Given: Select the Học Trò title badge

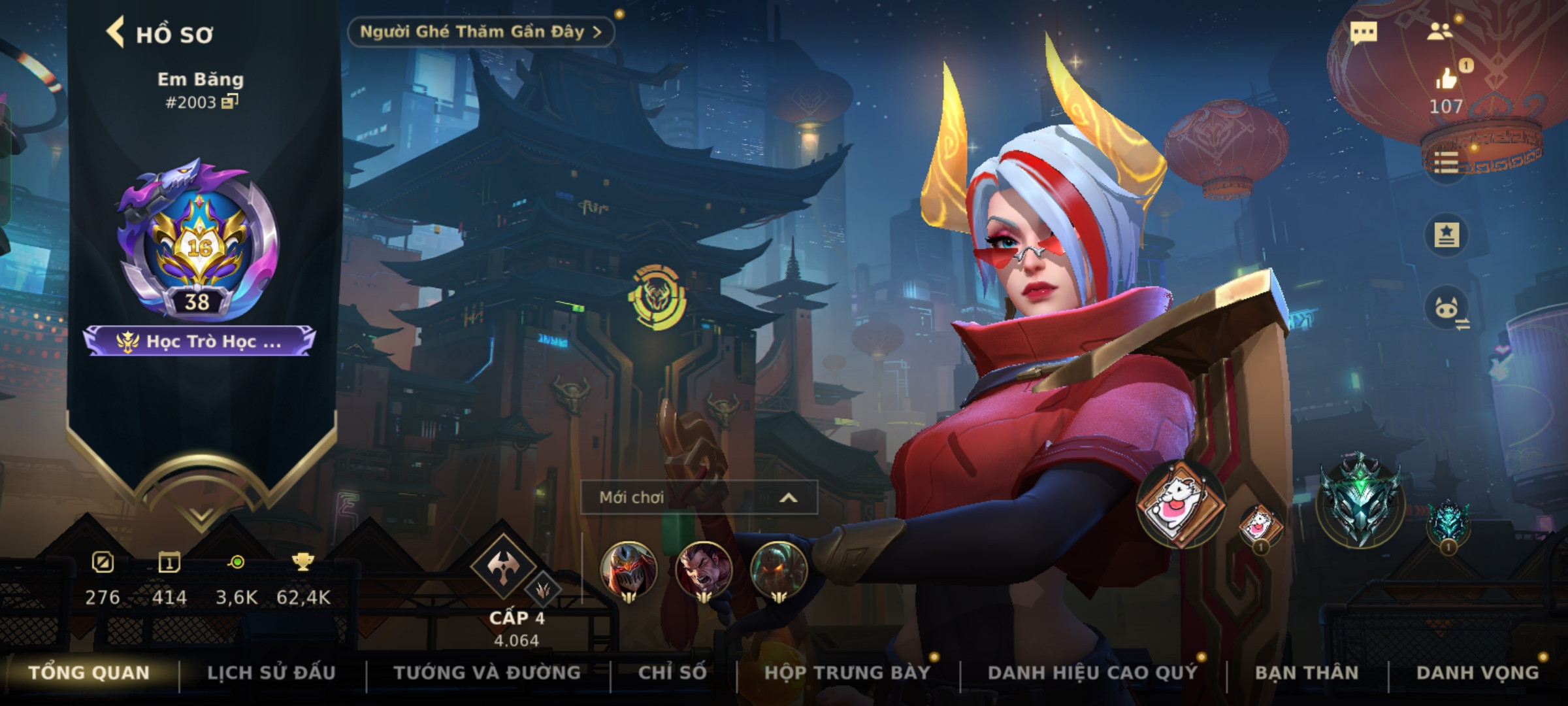Looking at the screenshot, I should (x=200, y=341).
